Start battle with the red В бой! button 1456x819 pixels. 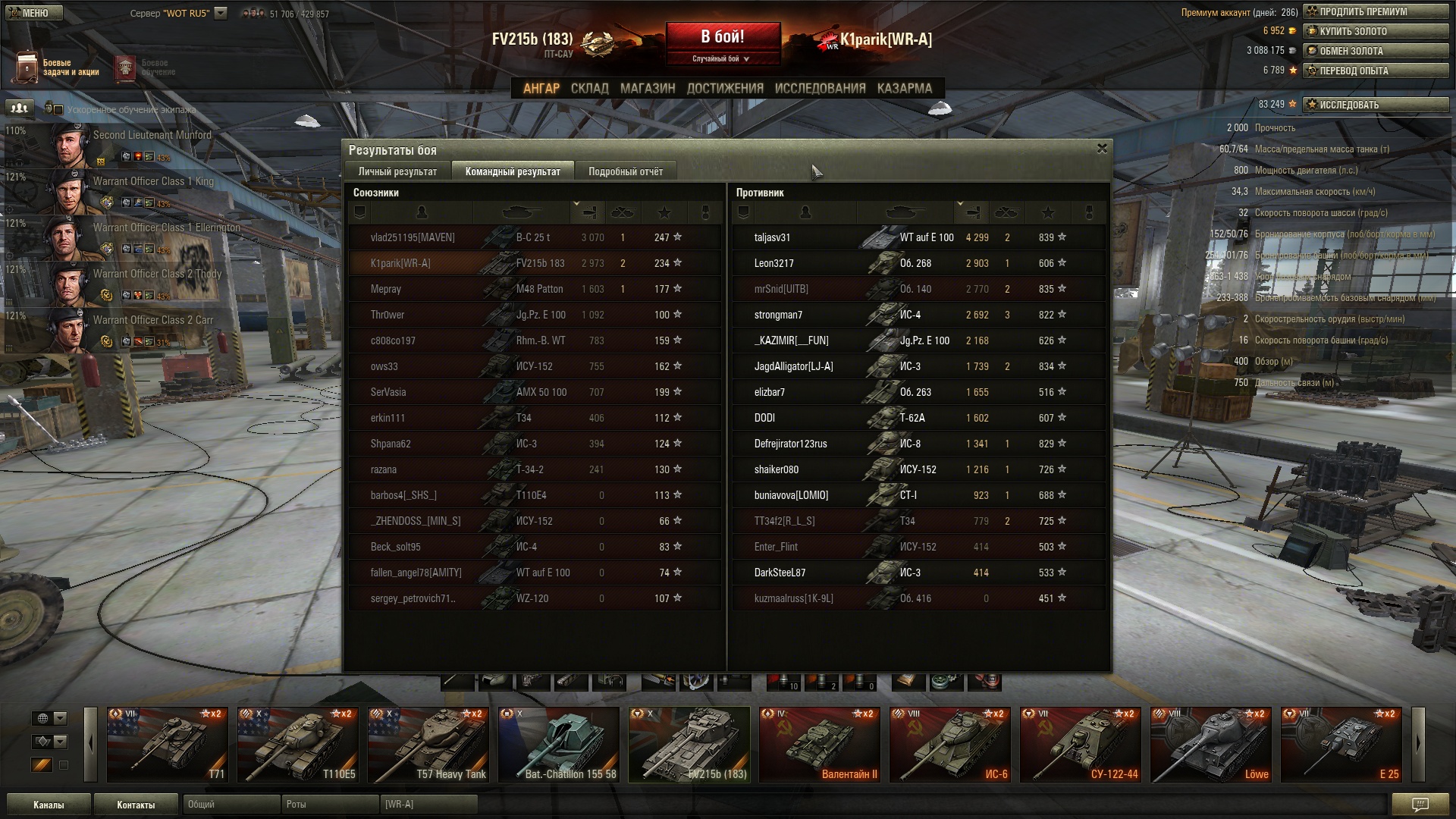pyautogui.click(x=723, y=38)
